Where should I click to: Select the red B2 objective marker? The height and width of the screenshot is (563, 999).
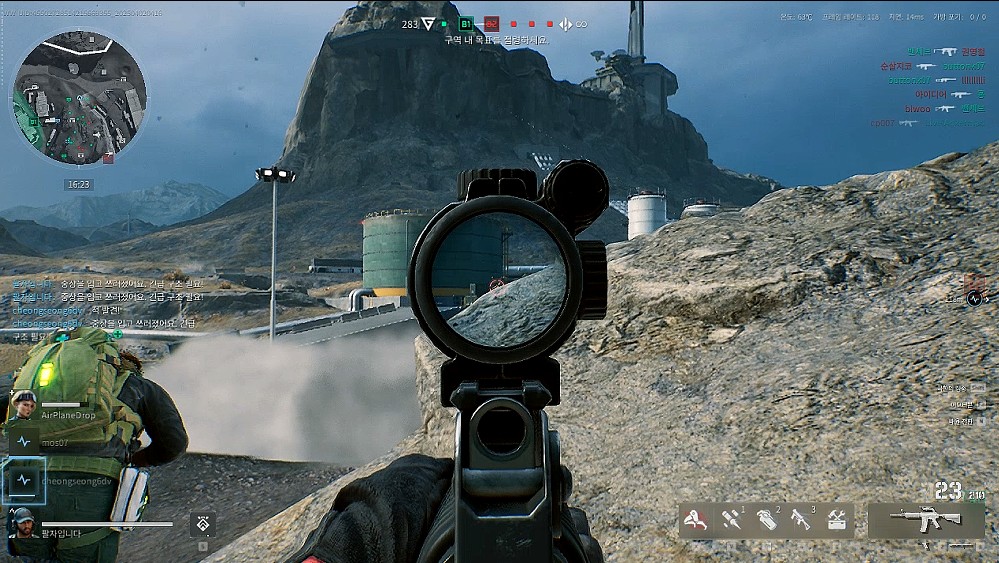coord(491,23)
